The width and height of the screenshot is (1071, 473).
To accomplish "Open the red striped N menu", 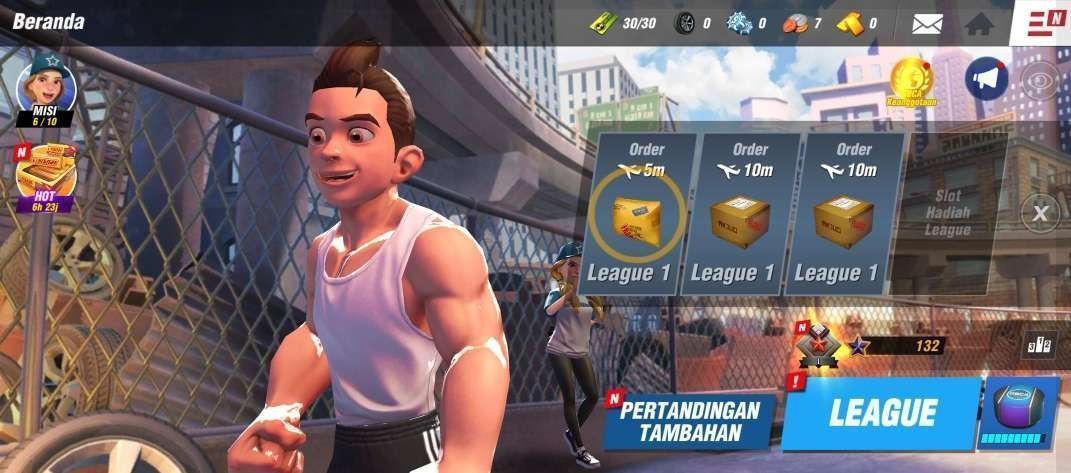I will pos(1045,22).
